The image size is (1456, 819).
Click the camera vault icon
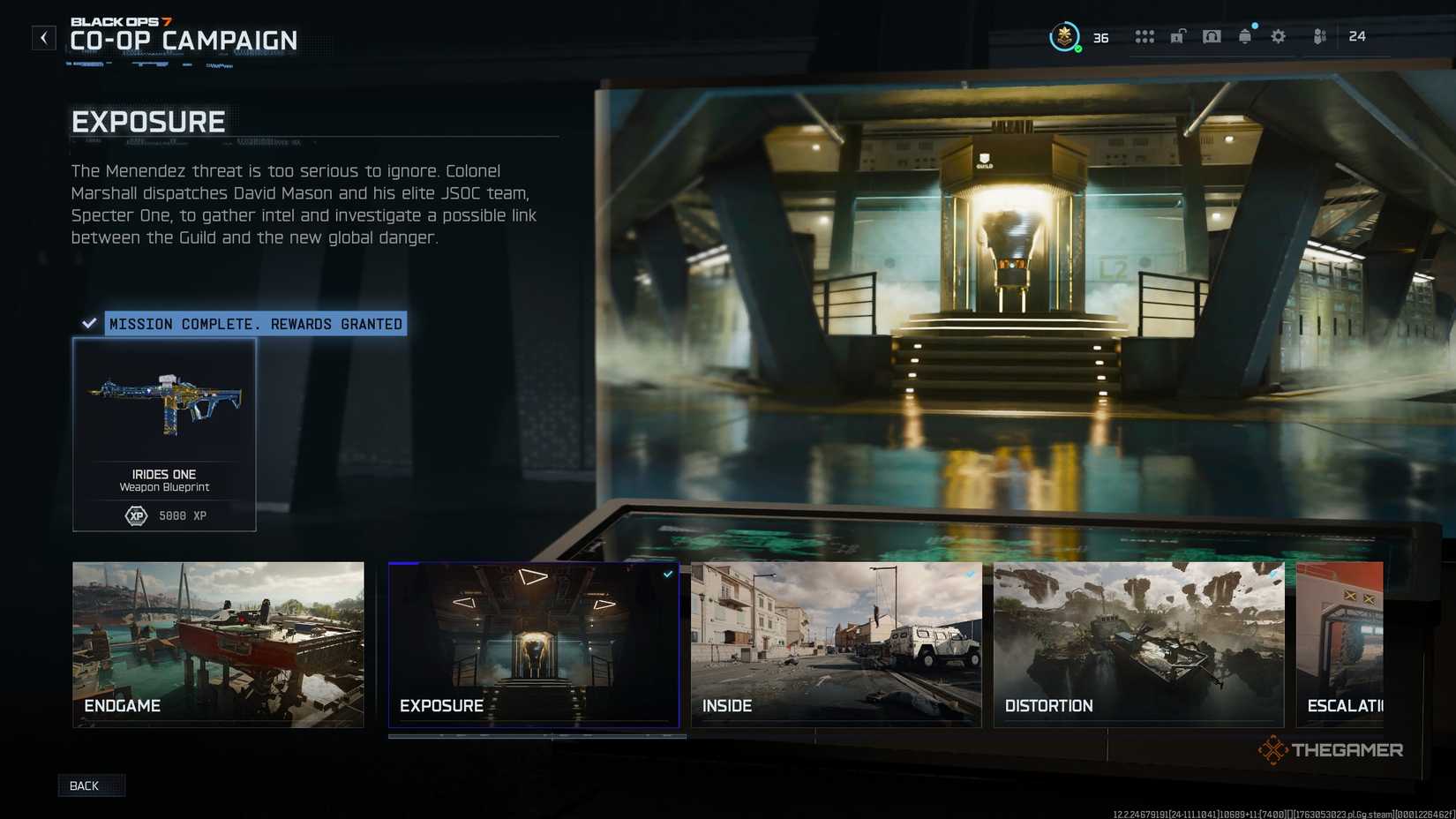tap(1212, 36)
